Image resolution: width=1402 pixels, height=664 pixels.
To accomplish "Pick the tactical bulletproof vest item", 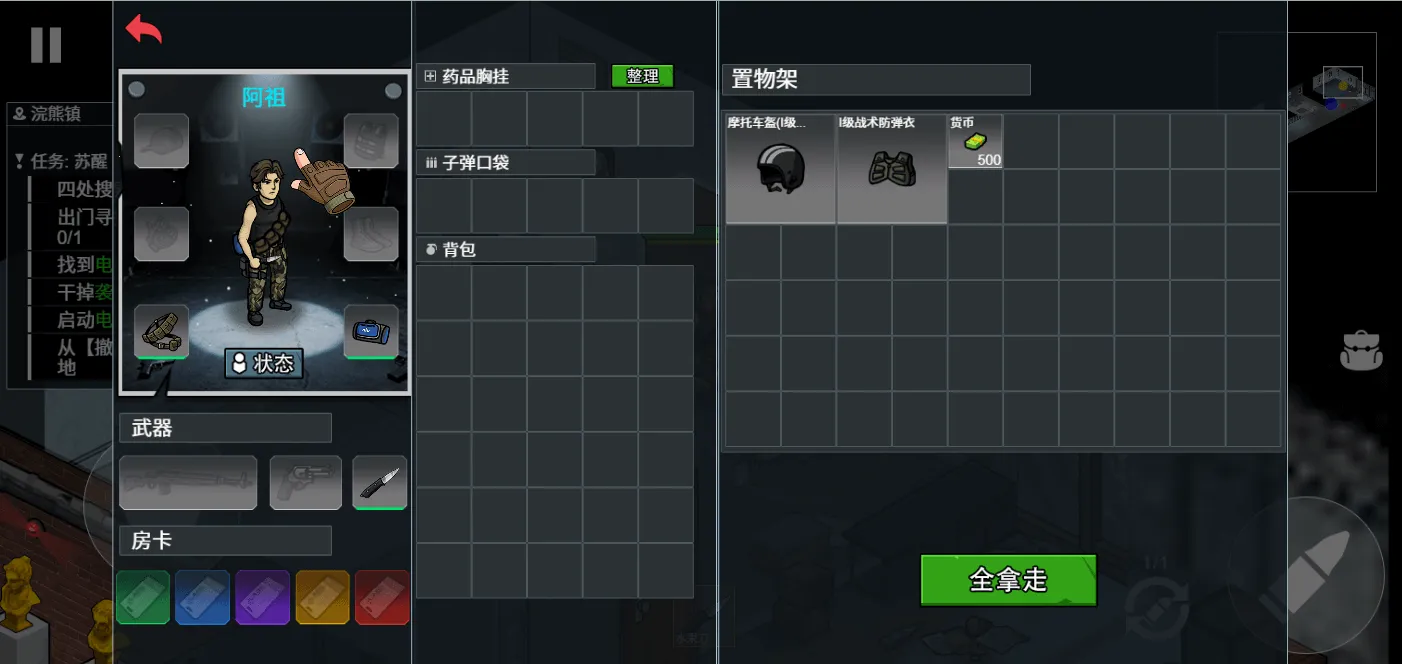I will tap(891, 168).
